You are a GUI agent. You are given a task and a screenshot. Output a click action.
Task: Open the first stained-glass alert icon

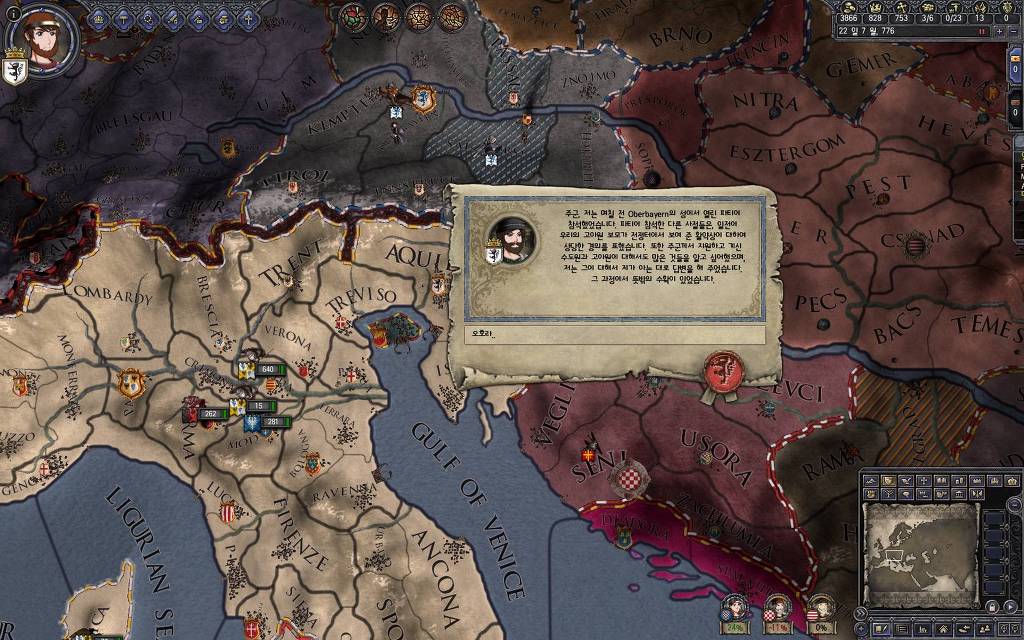pos(352,15)
